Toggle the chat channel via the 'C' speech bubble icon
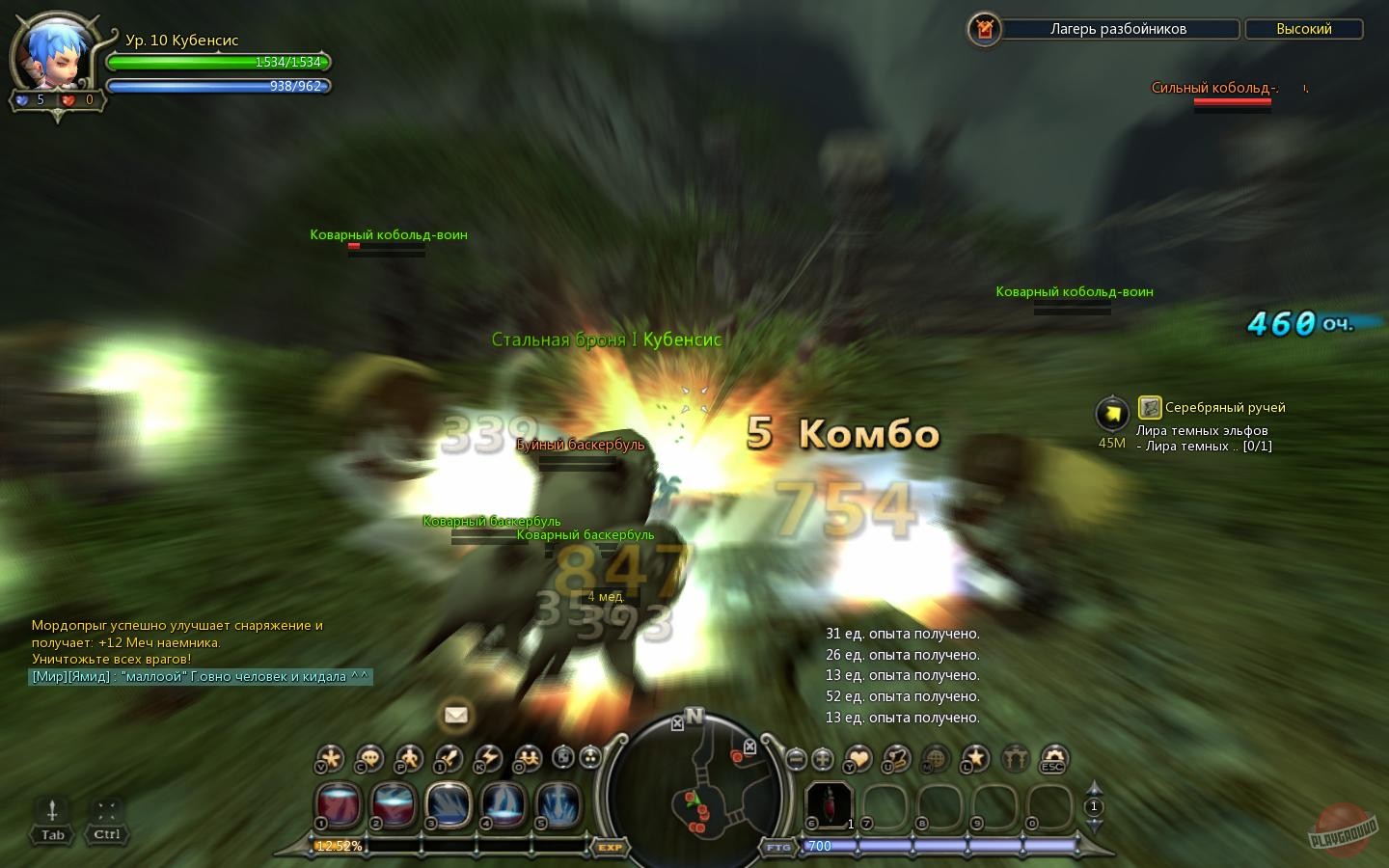Viewport: 1389px width, 868px height. [368, 760]
